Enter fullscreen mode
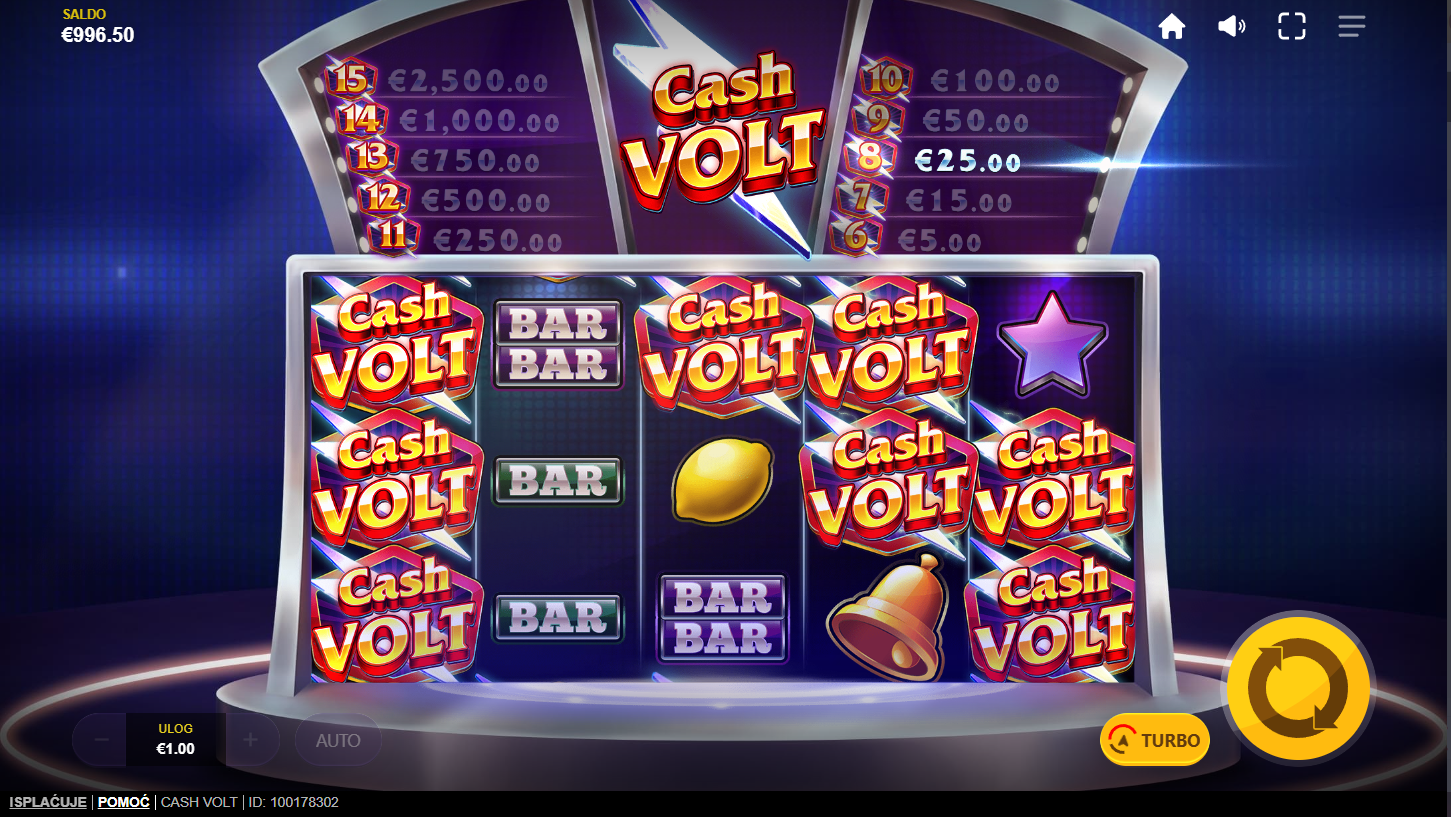This screenshot has height=817, width=1451. tap(1291, 27)
